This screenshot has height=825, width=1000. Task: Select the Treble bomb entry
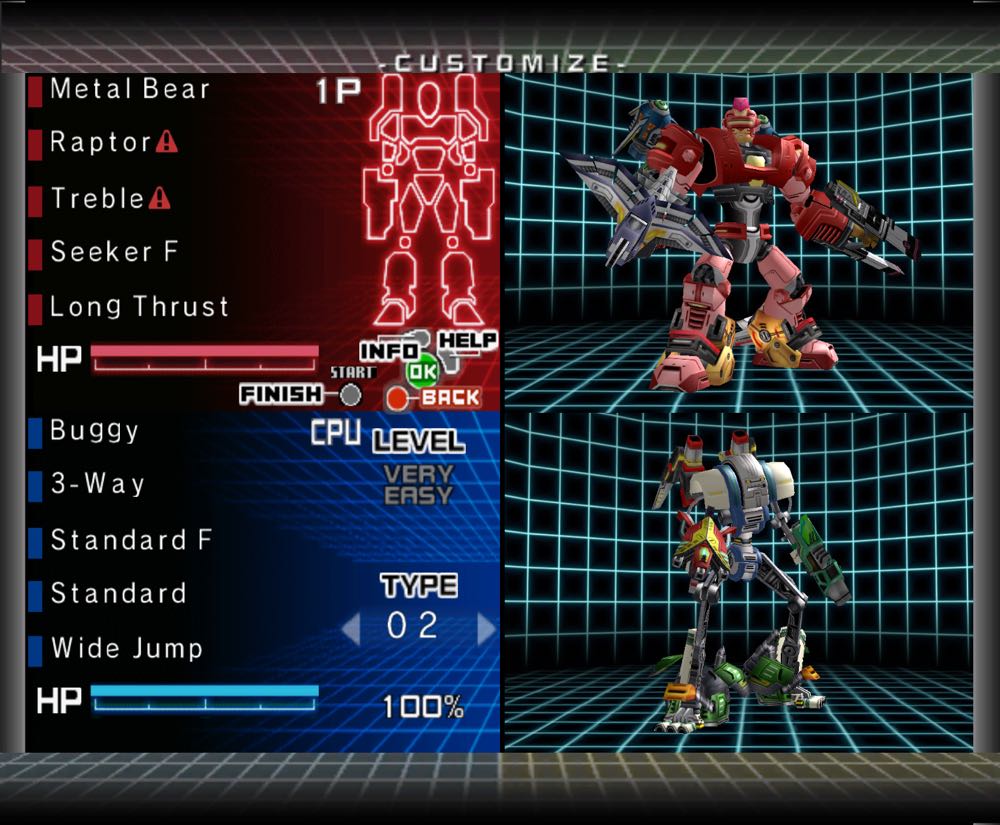coord(98,198)
